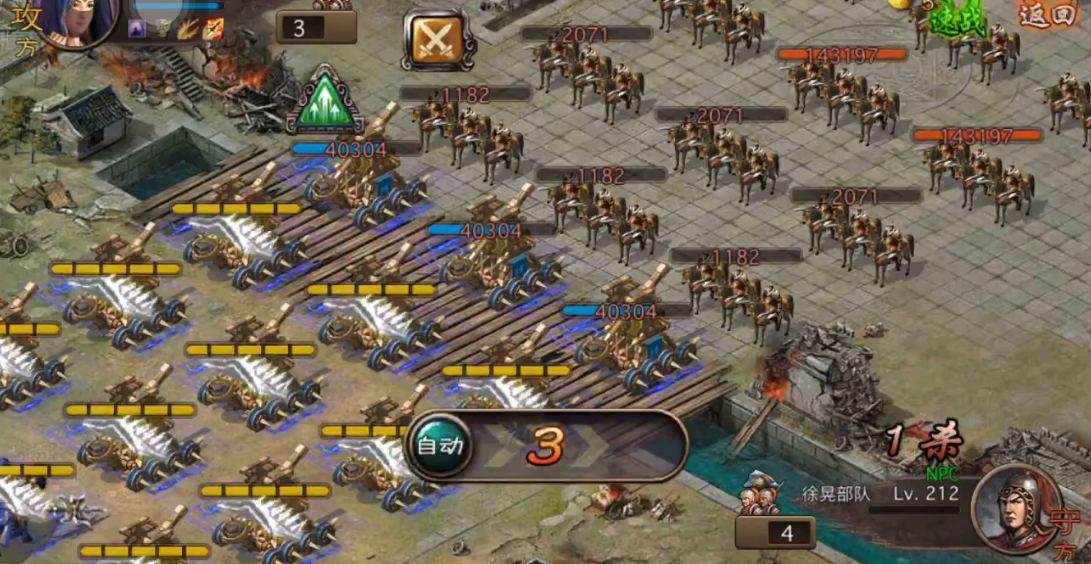Click the purple skill icon under attacker portrait
Viewport: 1091px width, 564px height.
point(138,30)
